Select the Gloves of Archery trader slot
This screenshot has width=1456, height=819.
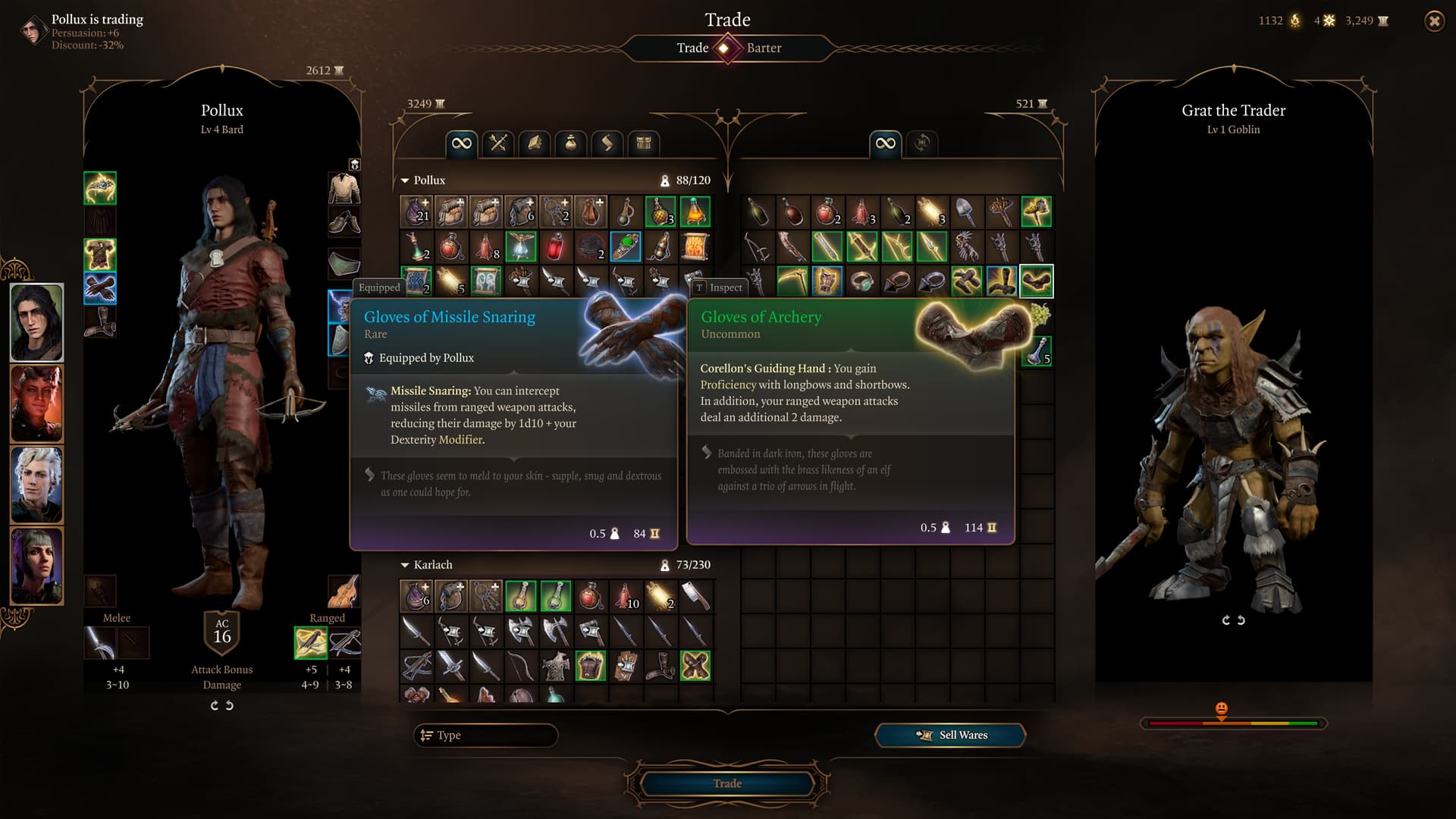coord(1036,281)
